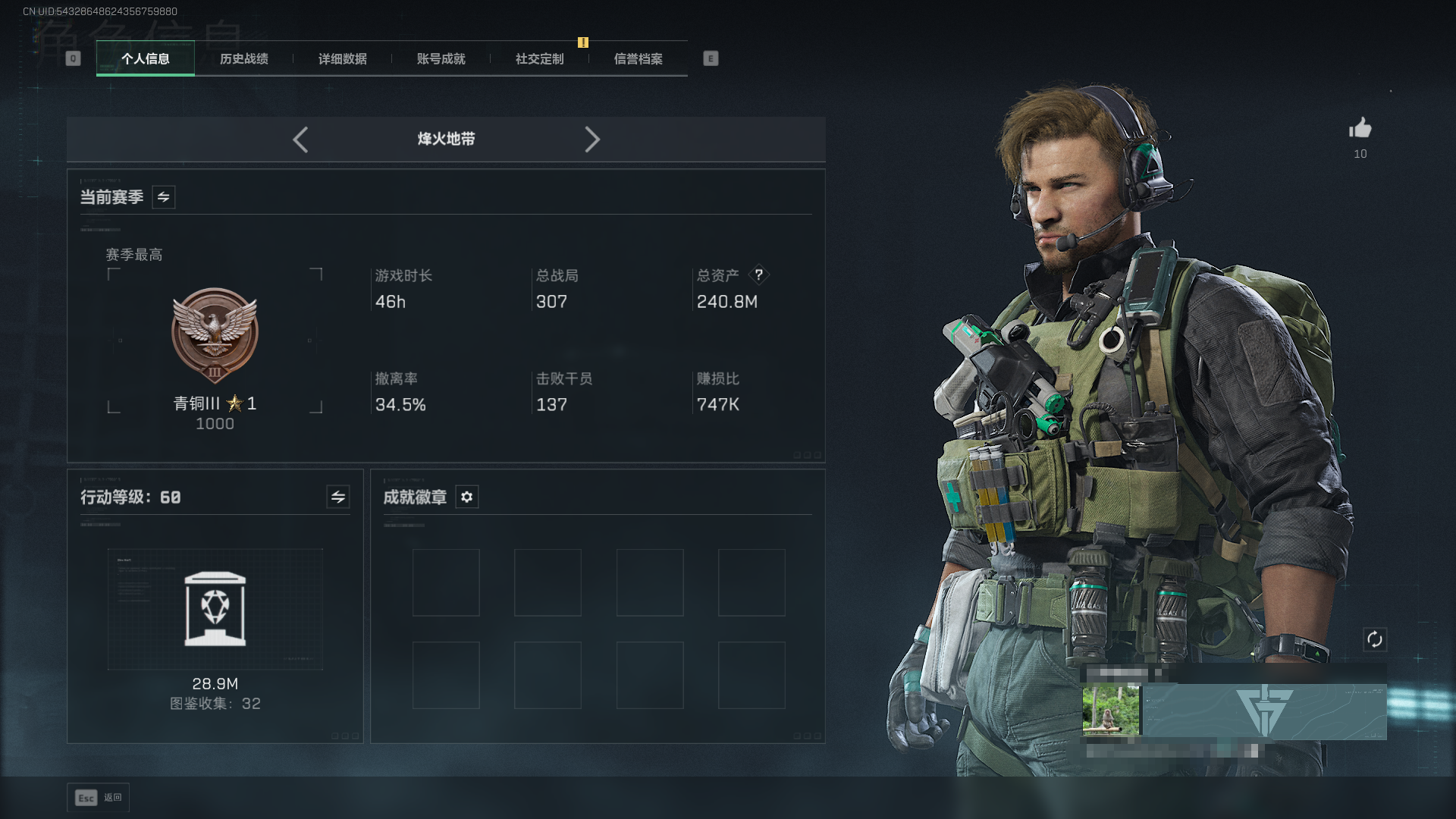
Task: Click the 返回 back button
Action: click(99, 798)
